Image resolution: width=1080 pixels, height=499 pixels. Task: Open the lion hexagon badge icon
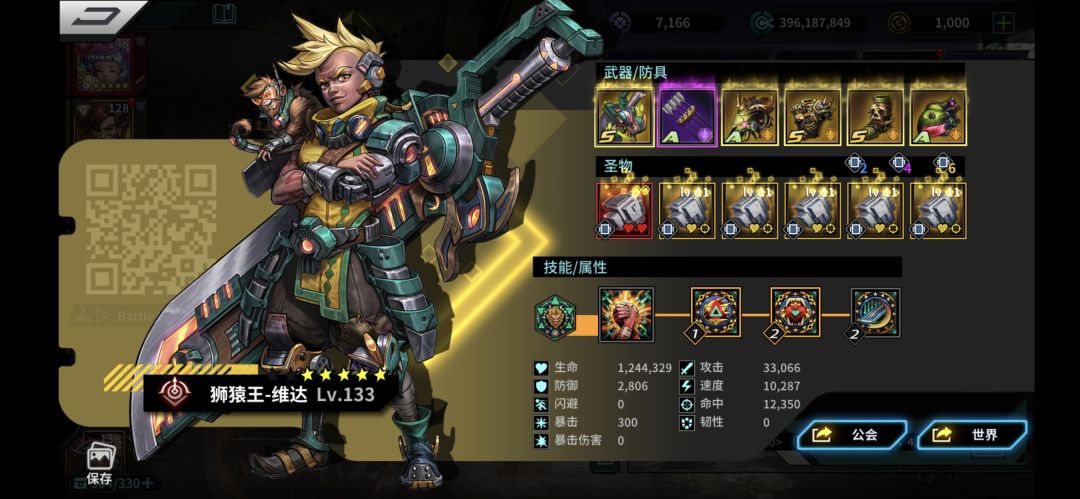pyautogui.click(x=554, y=317)
